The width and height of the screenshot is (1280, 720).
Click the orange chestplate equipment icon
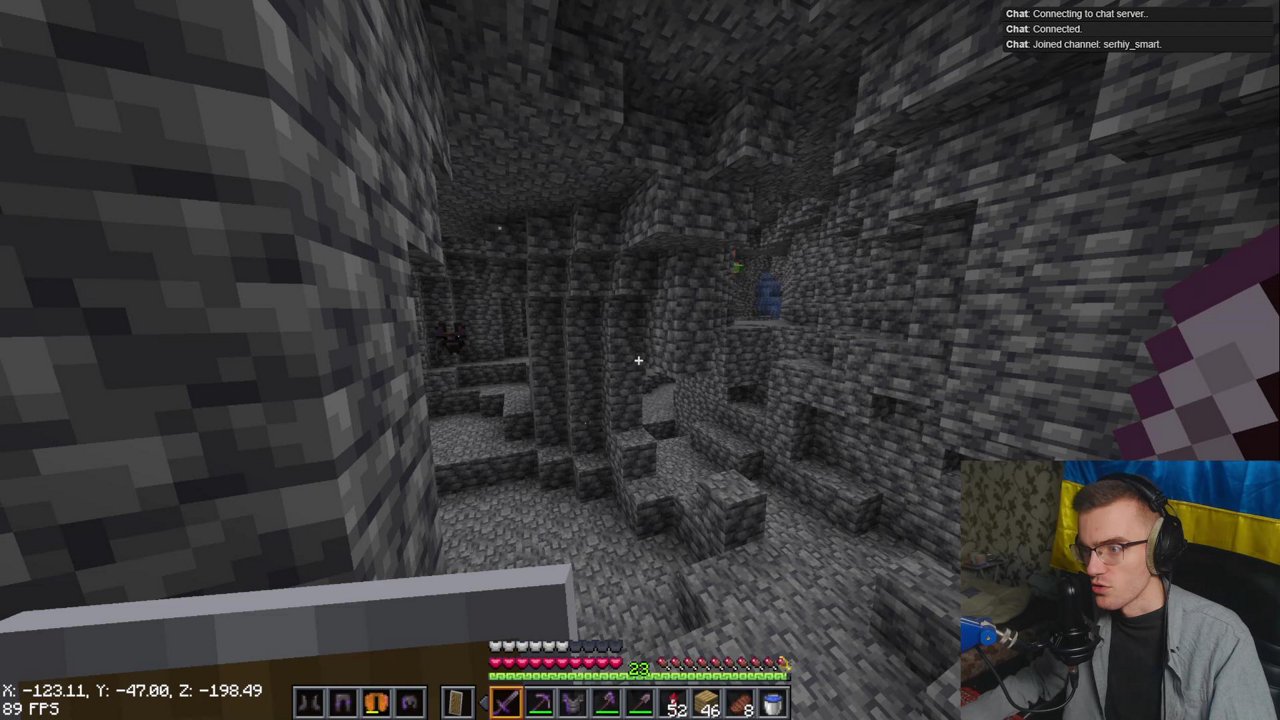[376, 703]
